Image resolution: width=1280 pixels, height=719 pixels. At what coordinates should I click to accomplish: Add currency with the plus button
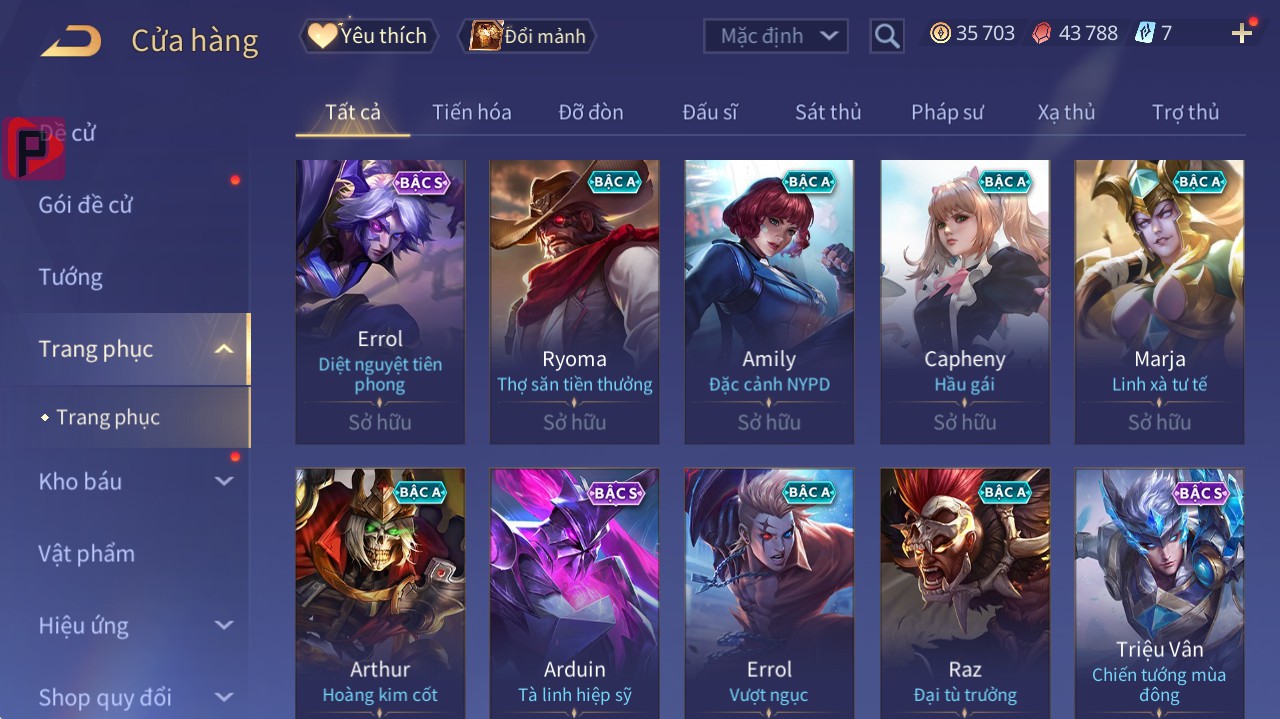(1242, 34)
